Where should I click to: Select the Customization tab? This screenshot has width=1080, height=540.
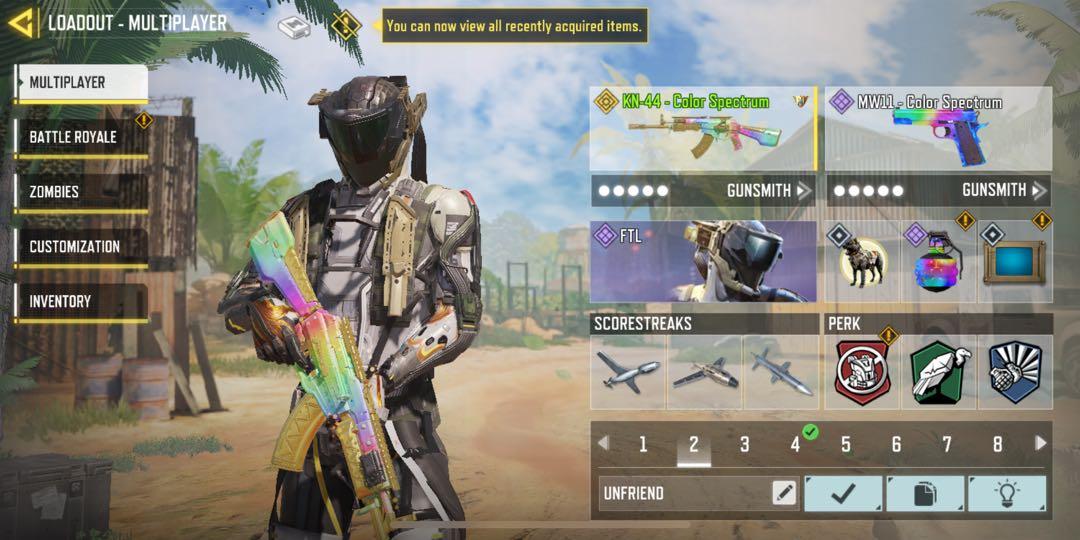click(82, 247)
